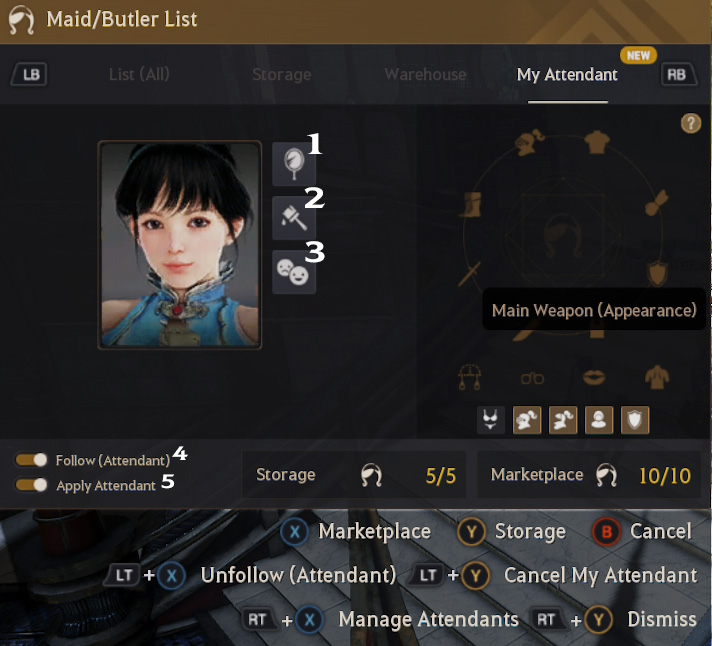The width and height of the screenshot is (712, 646).
Task: Switch to the List (All) tab
Action: click(138, 74)
